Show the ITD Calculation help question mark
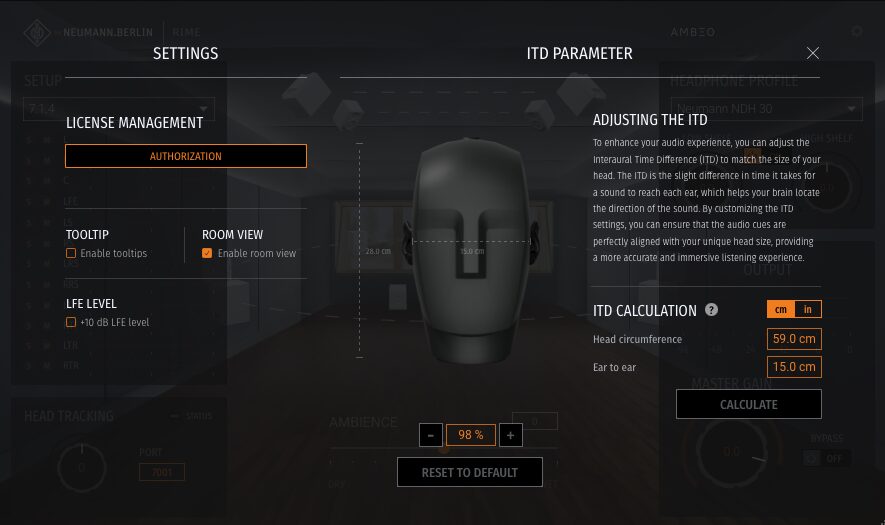 (712, 310)
